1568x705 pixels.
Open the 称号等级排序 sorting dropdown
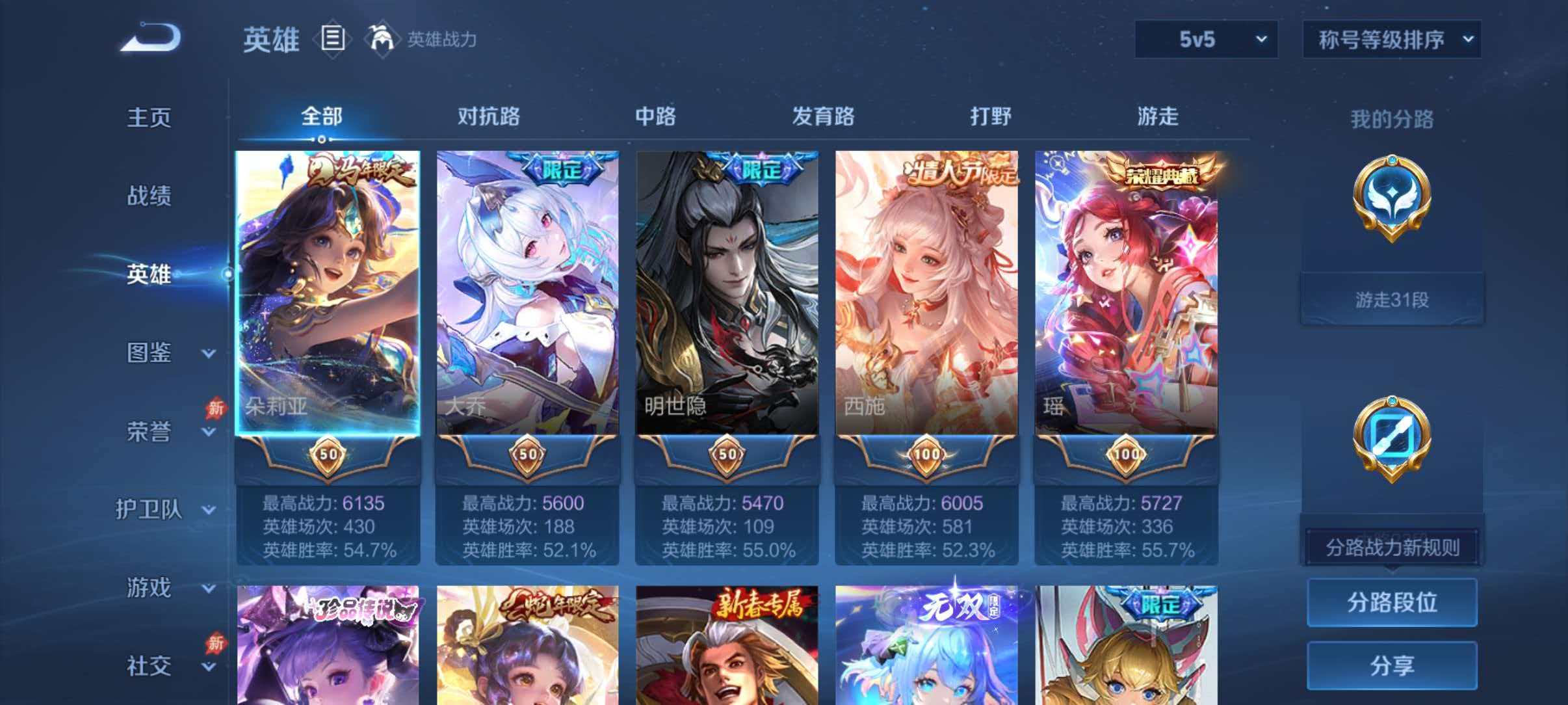point(1391,40)
